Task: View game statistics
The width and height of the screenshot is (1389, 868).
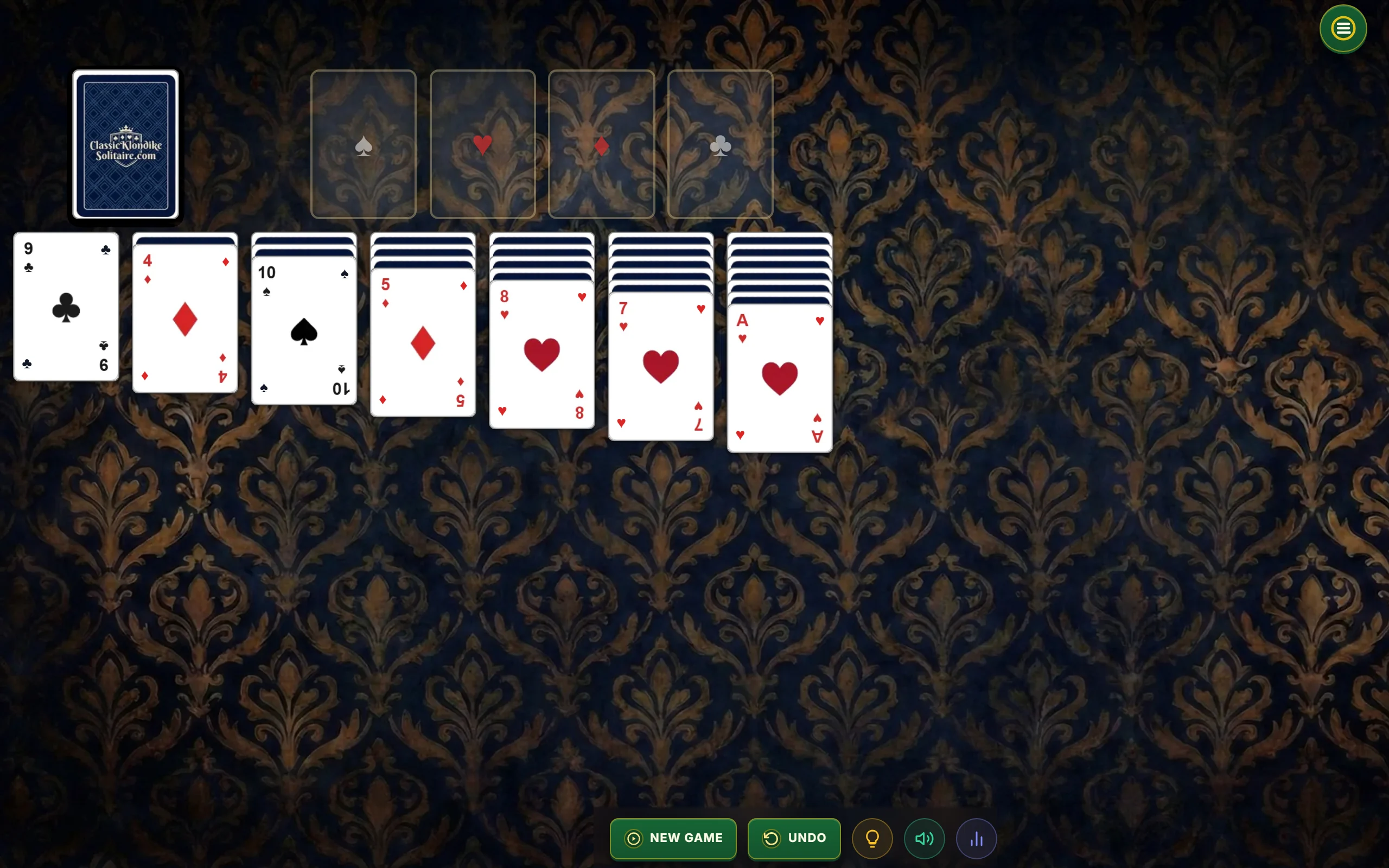Action: (x=977, y=838)
